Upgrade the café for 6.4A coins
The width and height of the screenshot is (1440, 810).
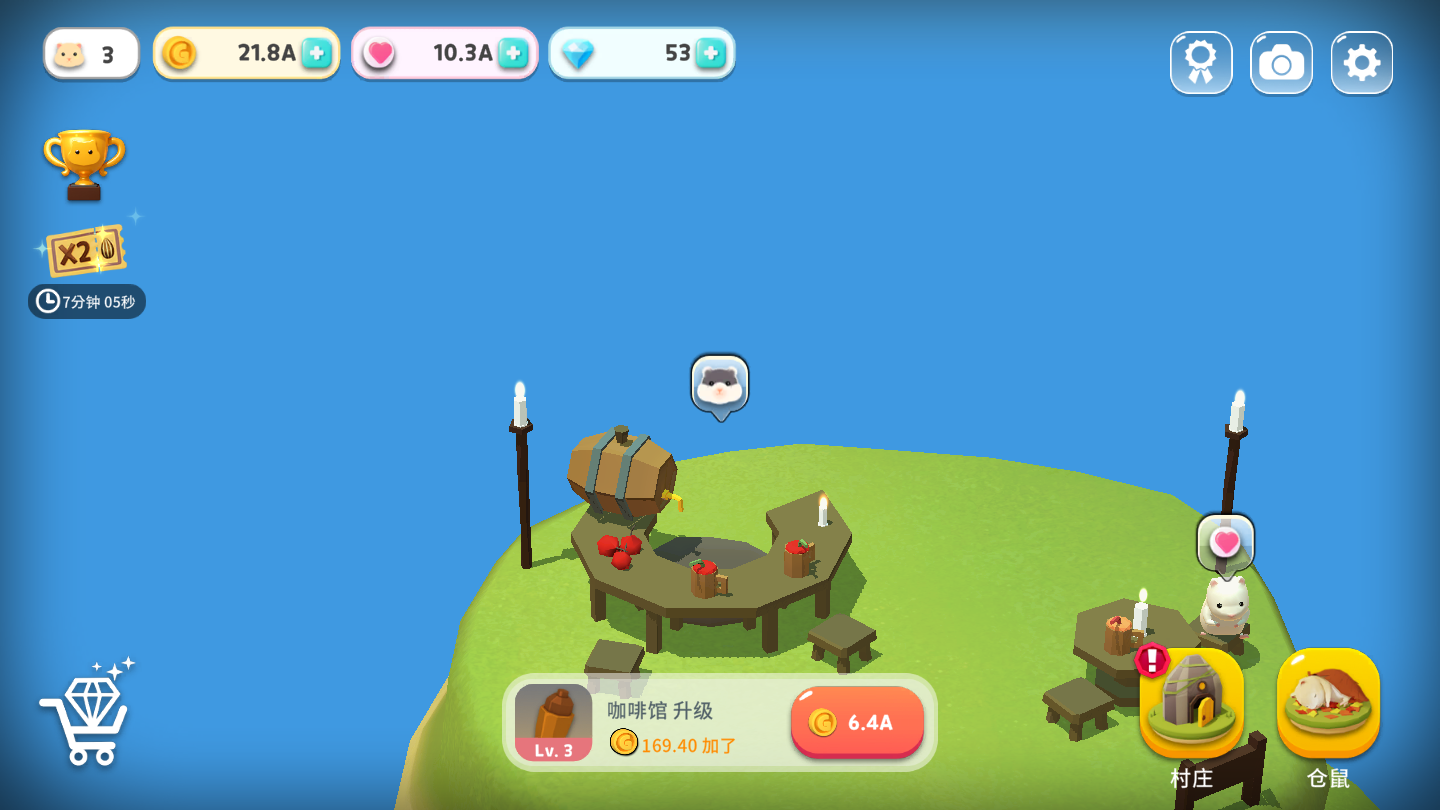857,722
